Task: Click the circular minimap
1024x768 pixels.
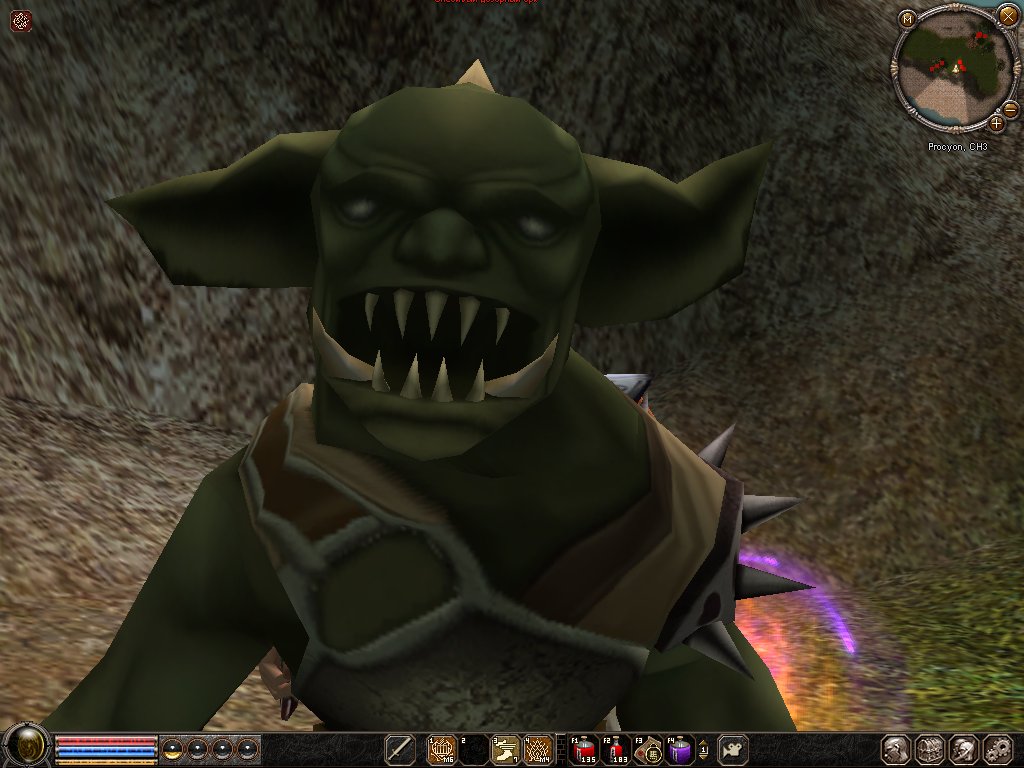Action: (955, 70)
